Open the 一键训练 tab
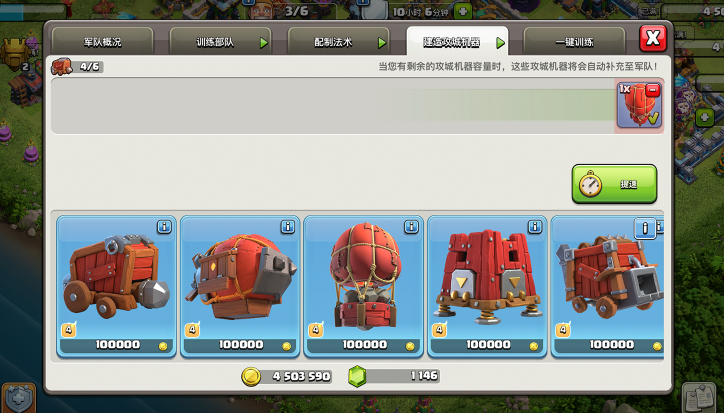Viewport: 724px width, 413px height. pos(574,42)
